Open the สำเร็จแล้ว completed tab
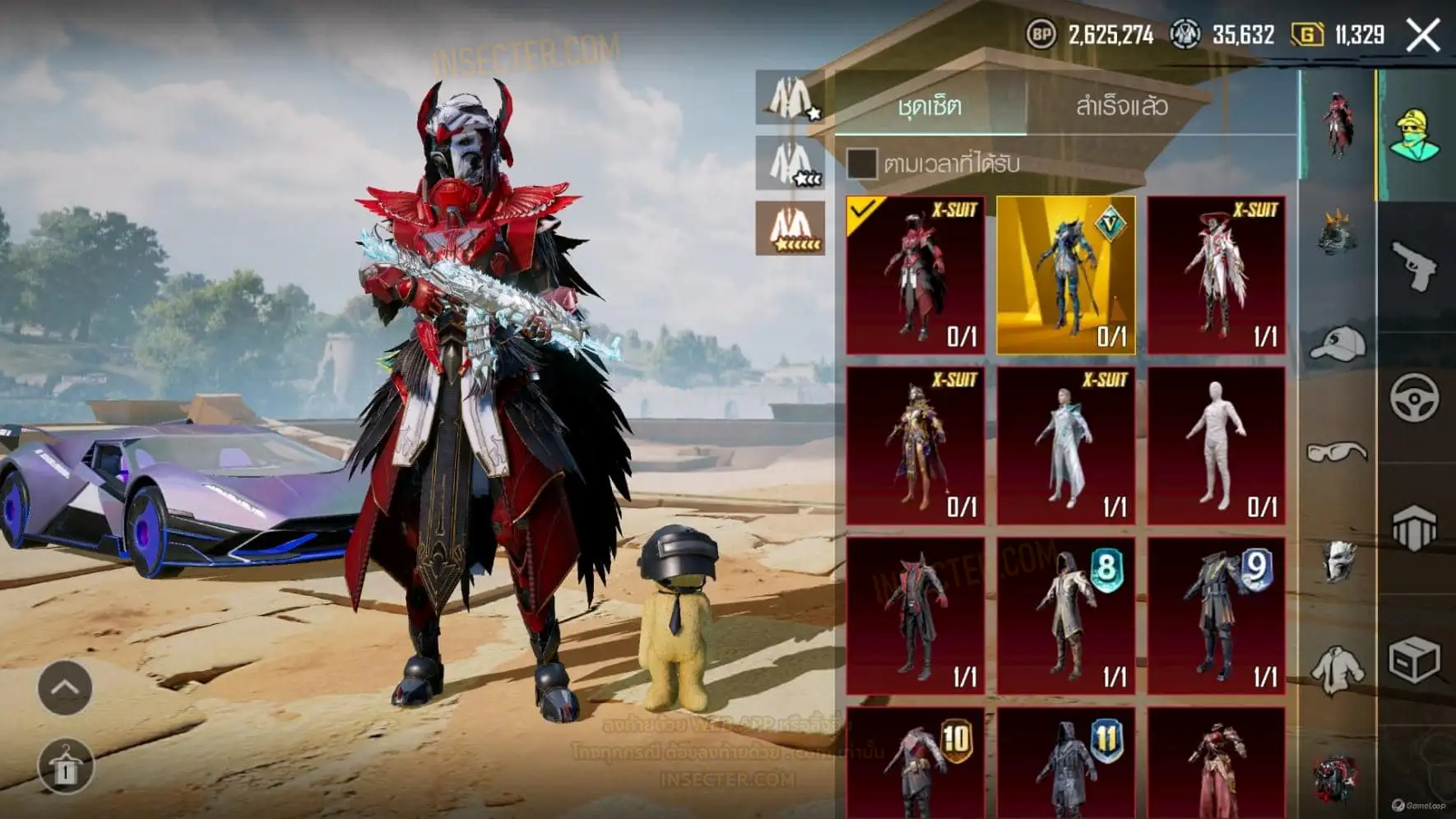Screen dimensions: 1456x819 coord(1121,106)
